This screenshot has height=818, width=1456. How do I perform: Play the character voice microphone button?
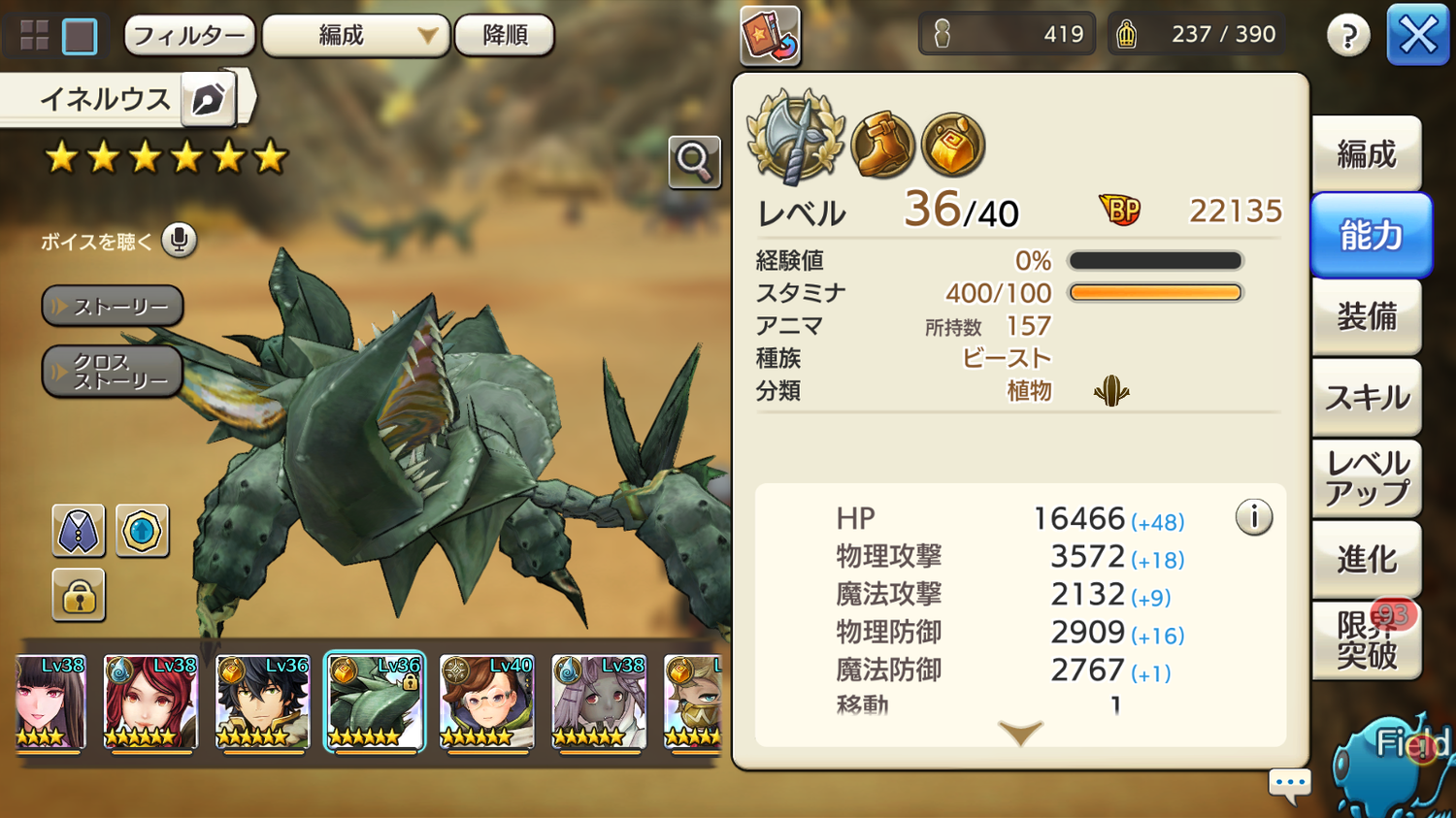[179, 240]
